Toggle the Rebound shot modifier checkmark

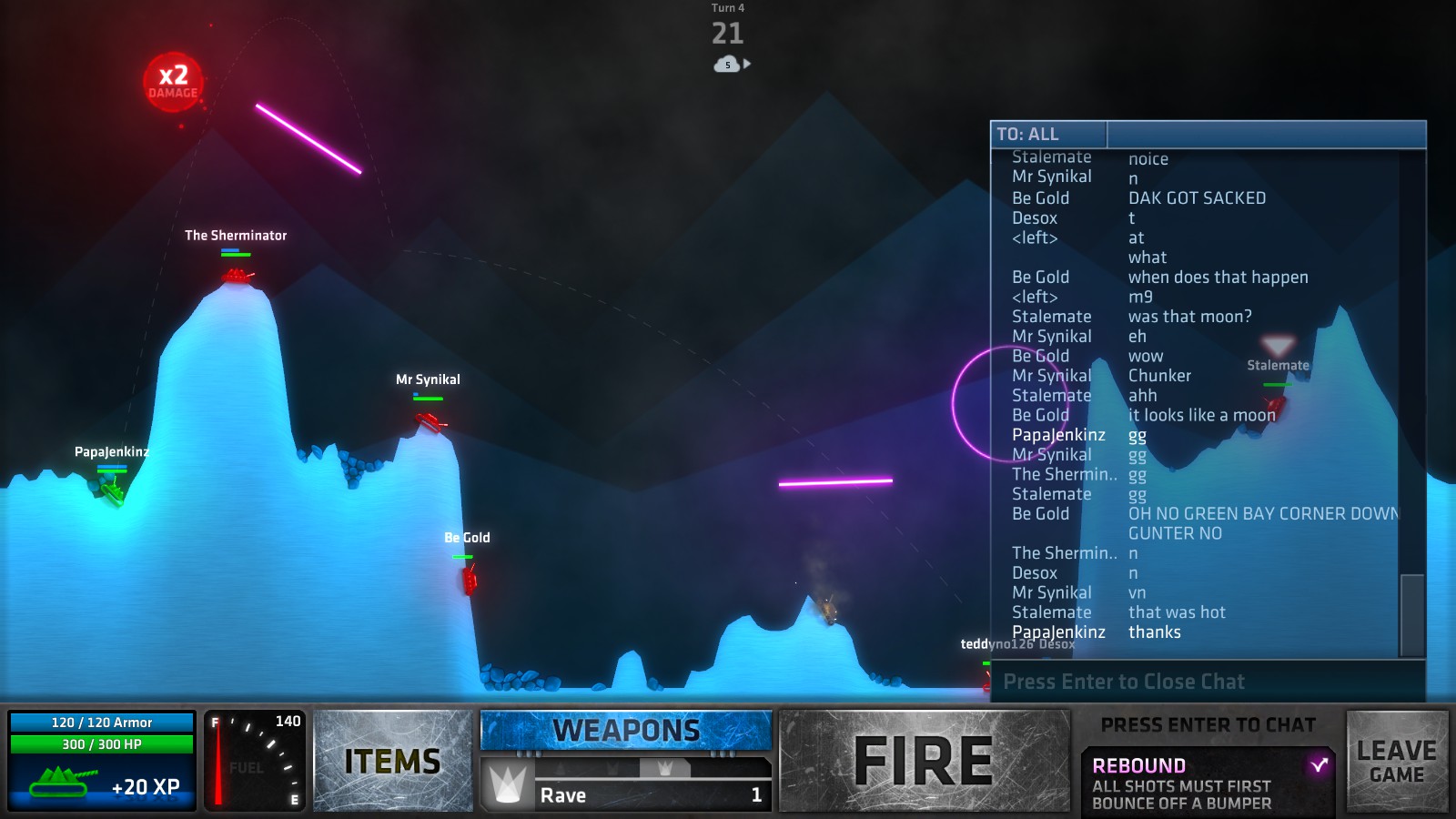tap(1320, 765)
